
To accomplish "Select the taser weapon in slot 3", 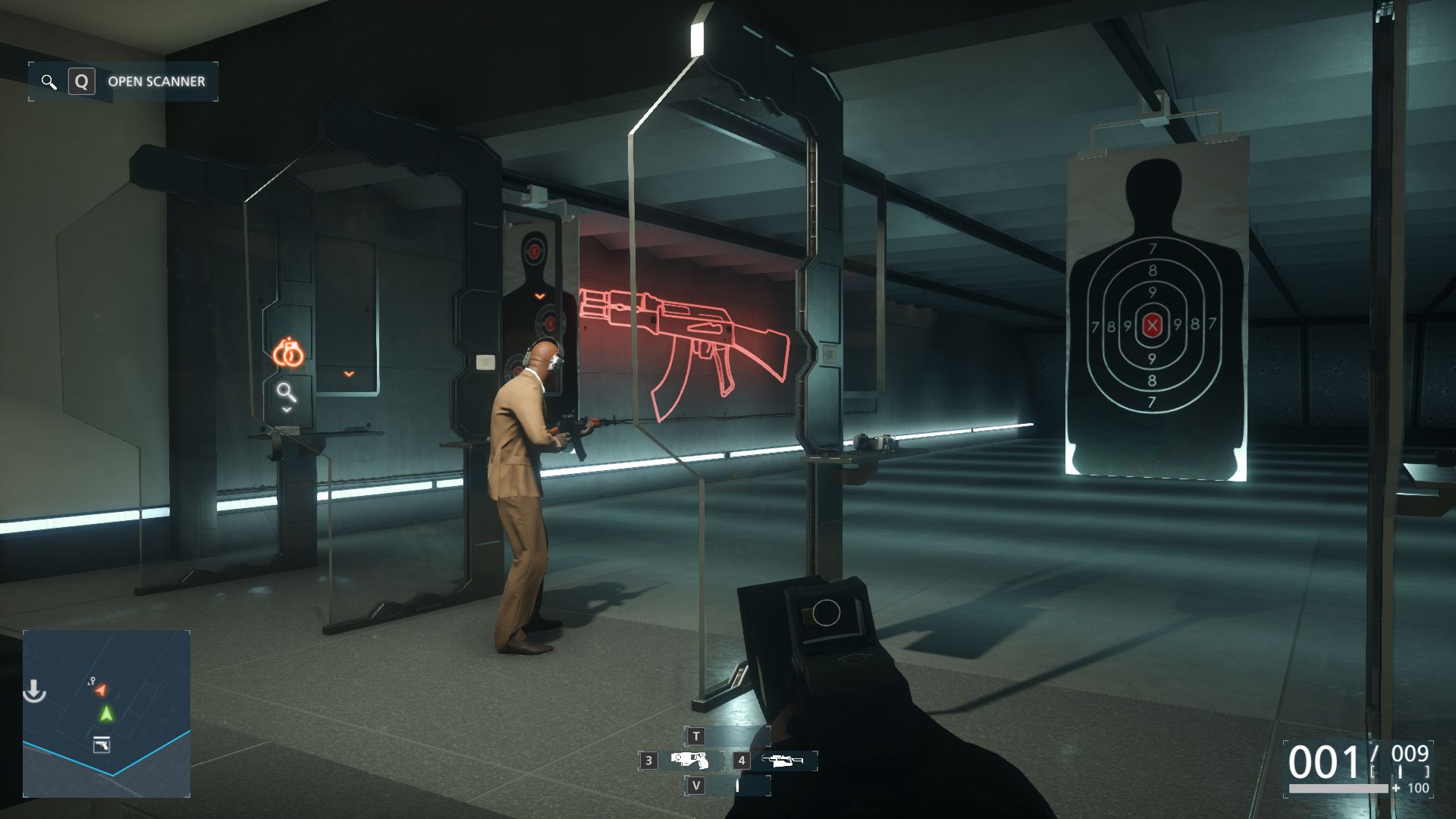I will click(x=689, y=760).
